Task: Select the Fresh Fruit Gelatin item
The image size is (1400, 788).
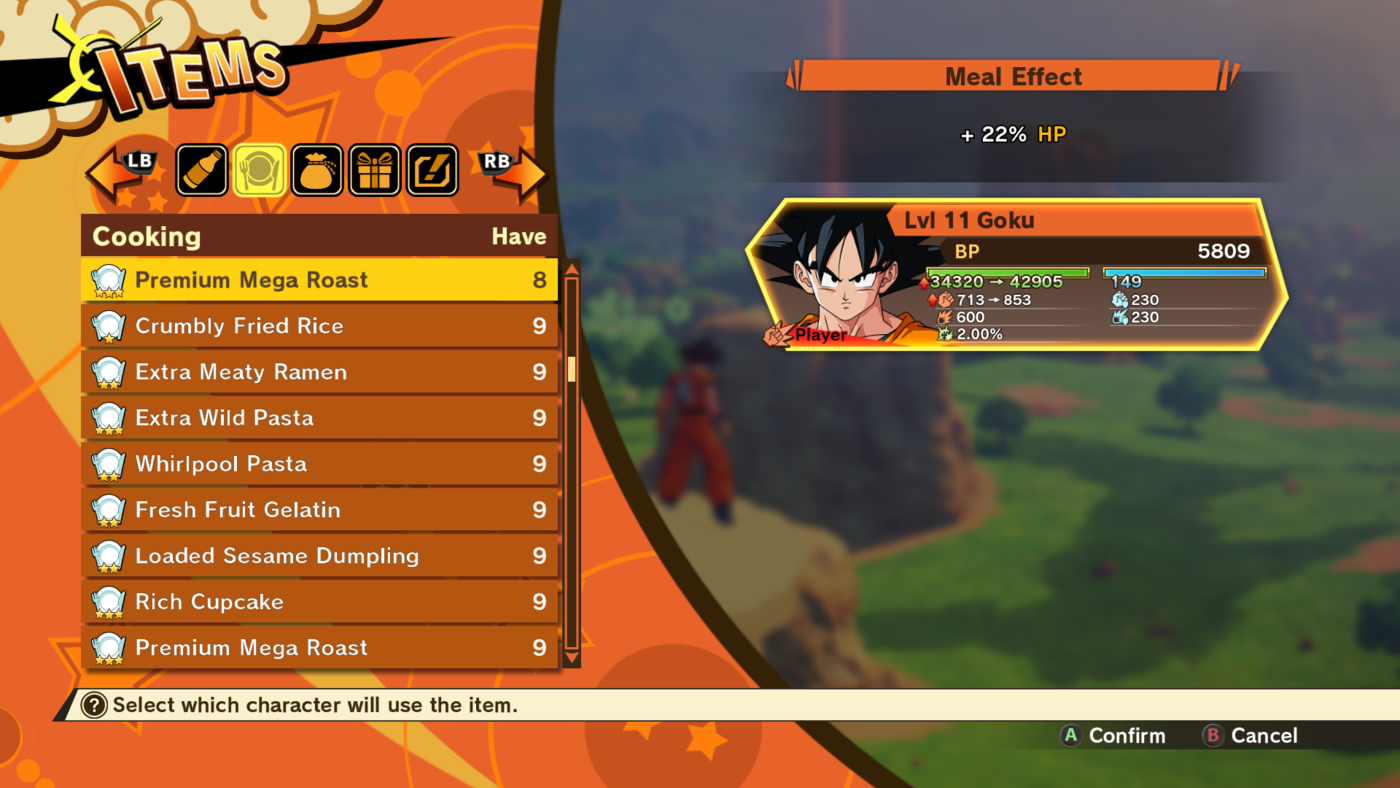Action: click(300, 509)
